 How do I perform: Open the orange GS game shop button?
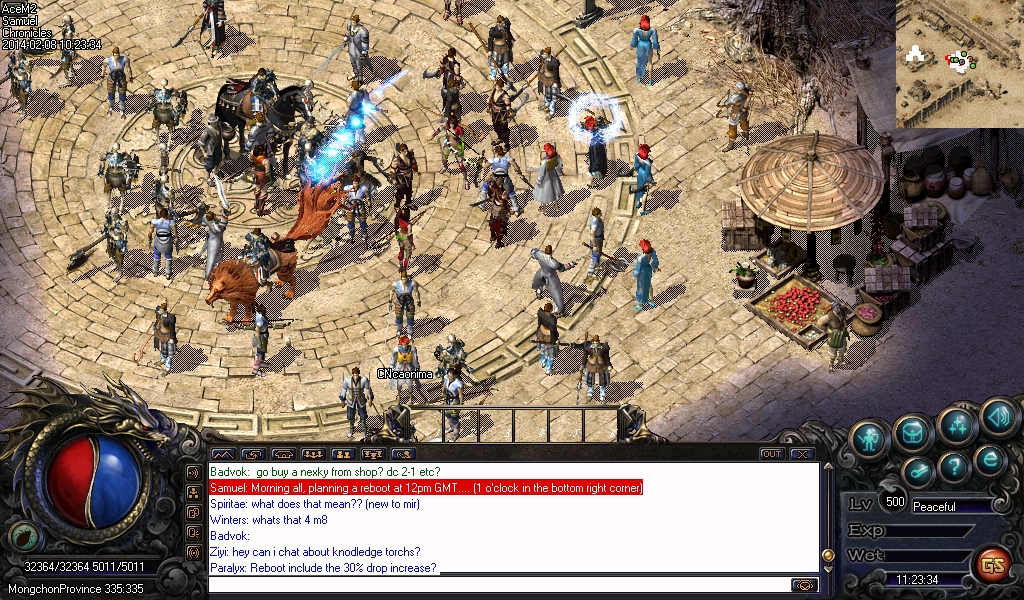pos(992,565)
